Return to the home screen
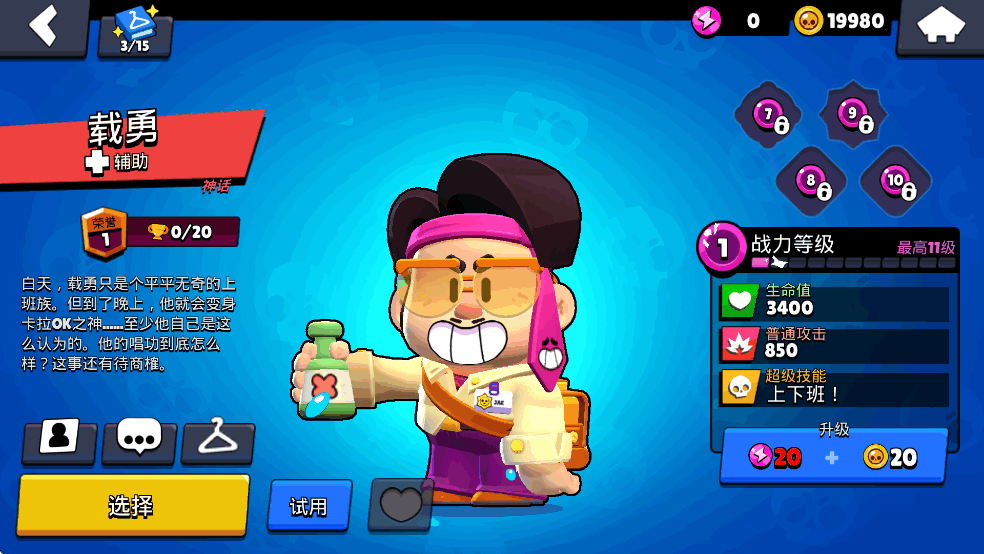The height and width of the screenshot is (554, 984). click(940, 26)
